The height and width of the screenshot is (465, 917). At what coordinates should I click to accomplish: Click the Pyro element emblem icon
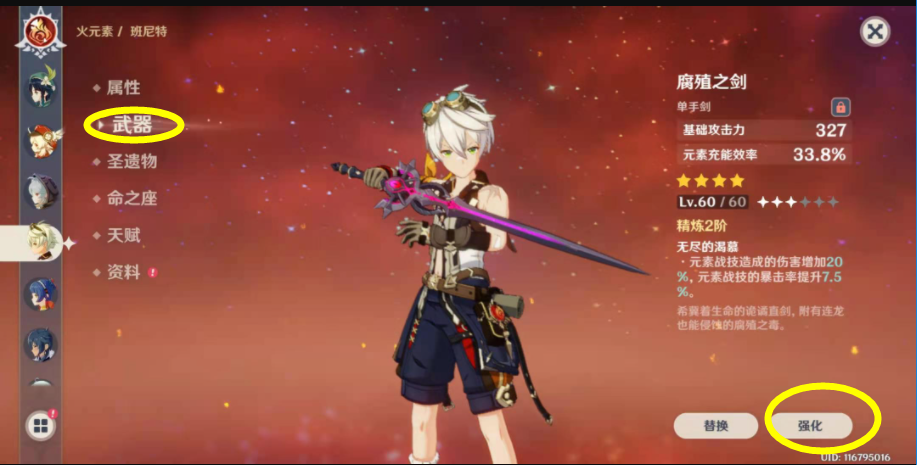[x=41, y=30]
